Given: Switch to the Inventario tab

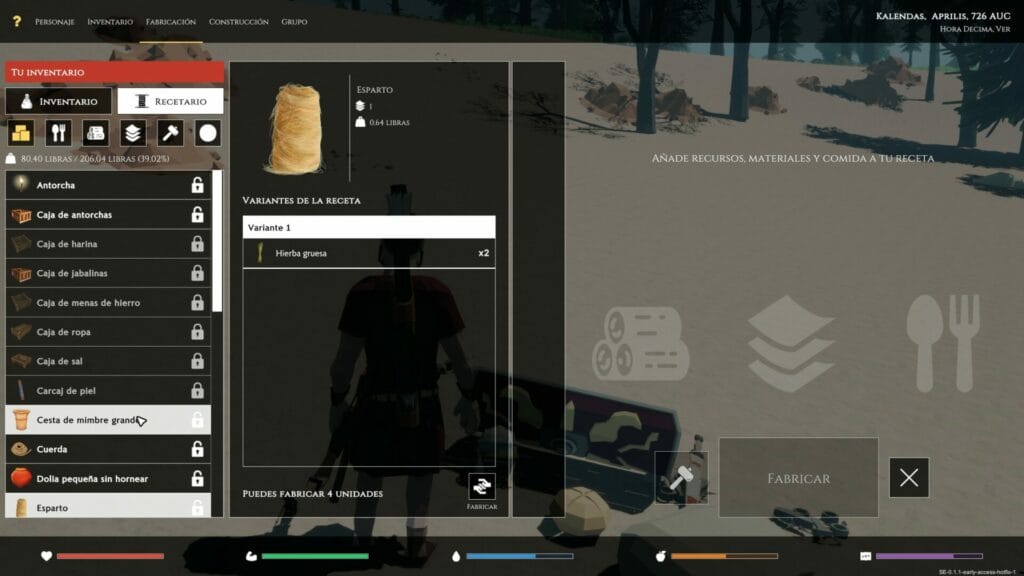Looking at the screenshot, I should tap(58, 101).
